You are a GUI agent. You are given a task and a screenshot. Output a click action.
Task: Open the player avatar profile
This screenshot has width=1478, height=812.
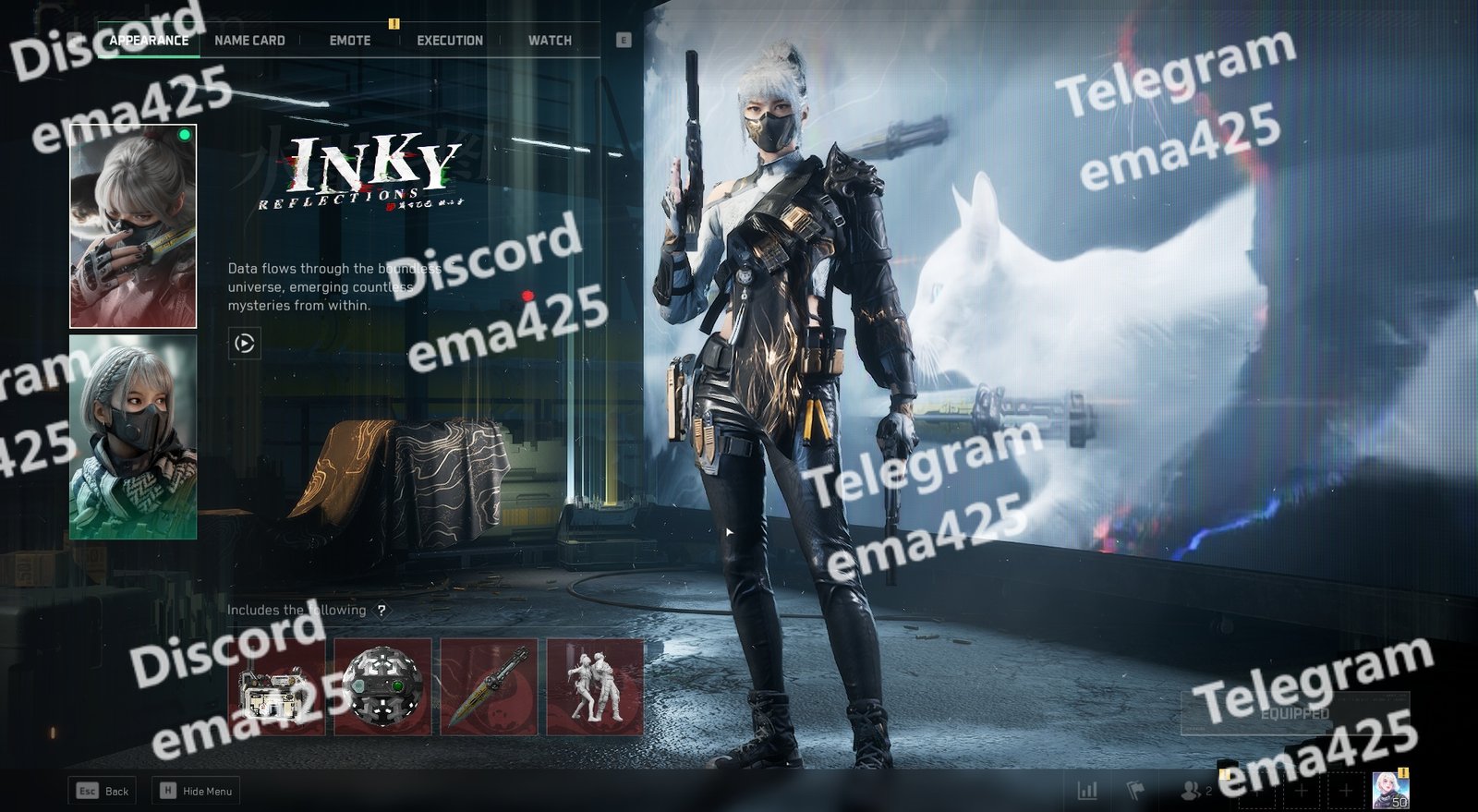(1390, 790)
